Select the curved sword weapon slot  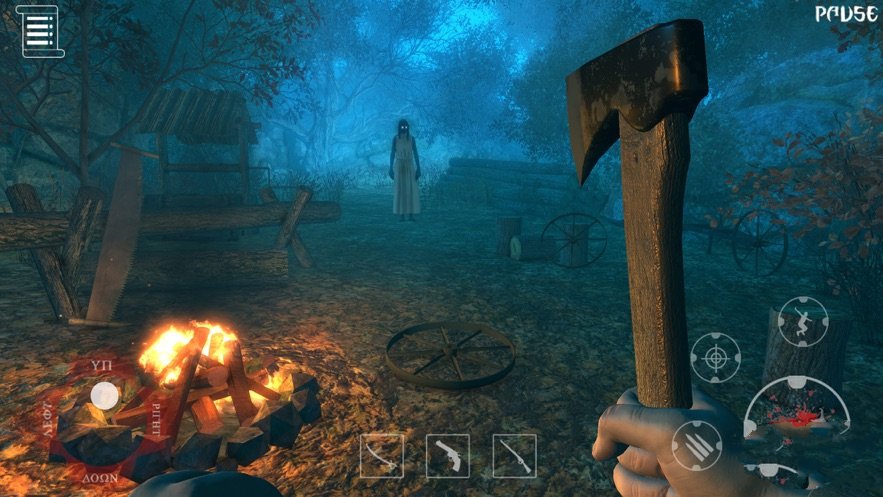[x=381, y=456]
